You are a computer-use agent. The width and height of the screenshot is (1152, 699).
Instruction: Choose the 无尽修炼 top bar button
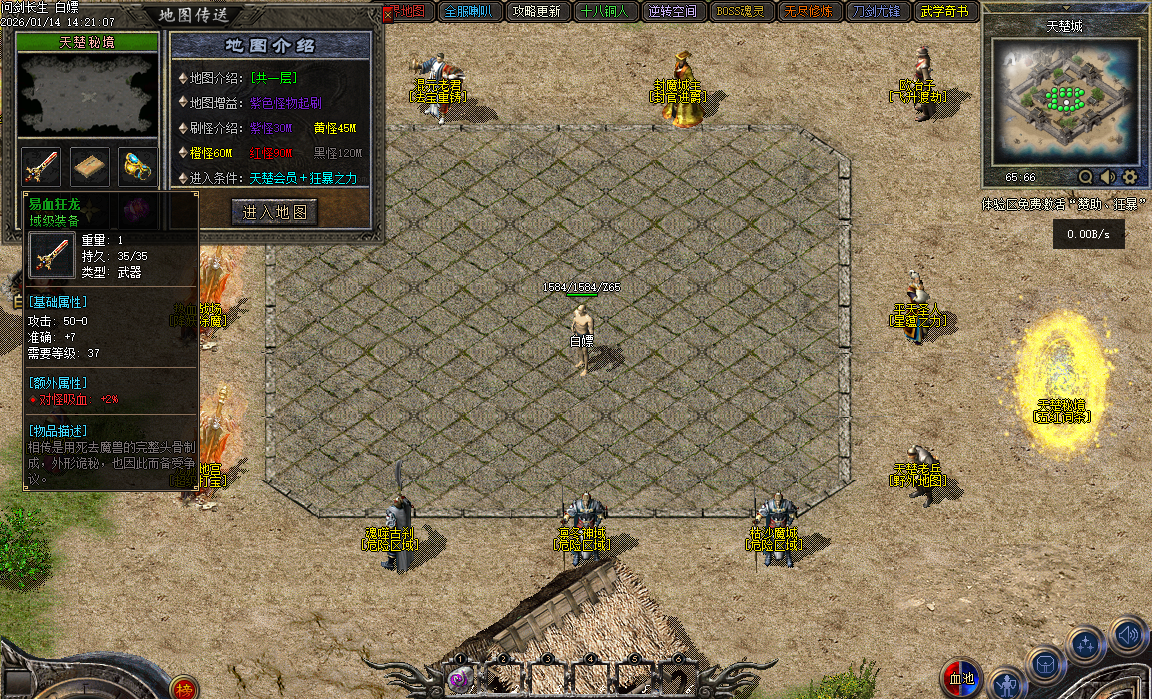click(x=809, y=12)
